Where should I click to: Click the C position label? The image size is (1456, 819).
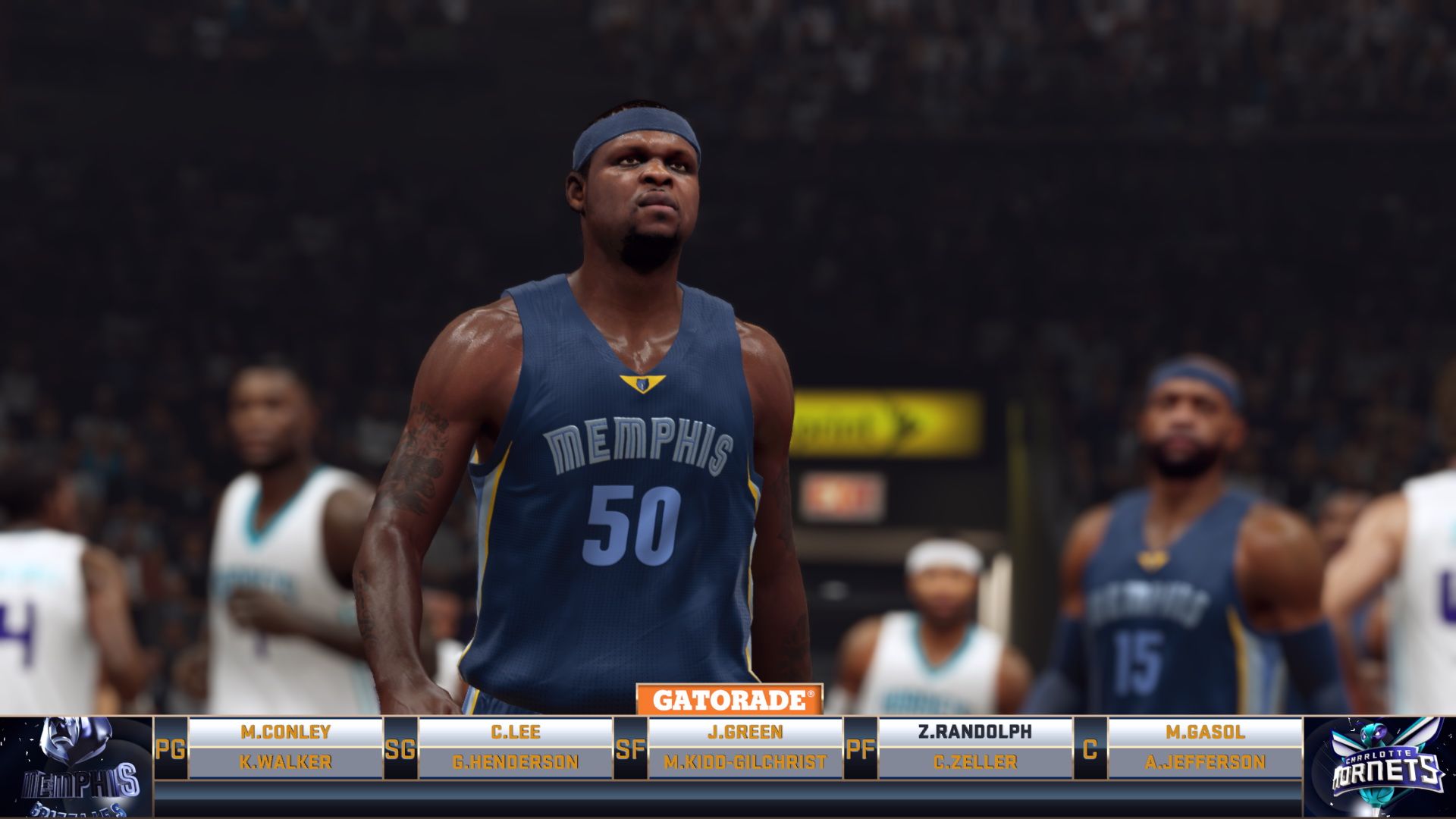pyautogui.click(x=1090, y=749)
